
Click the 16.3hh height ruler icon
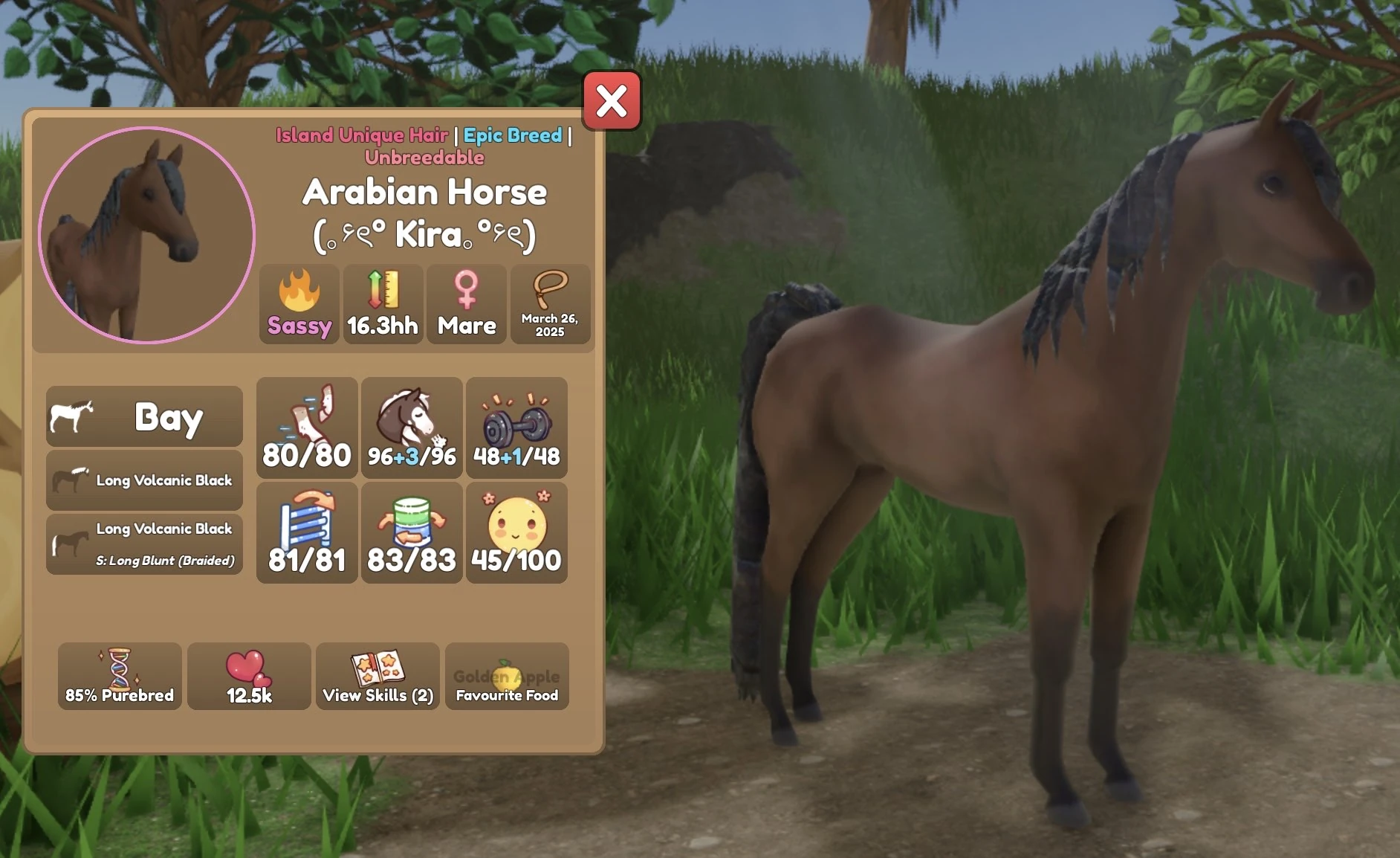(x=382, y=305)
